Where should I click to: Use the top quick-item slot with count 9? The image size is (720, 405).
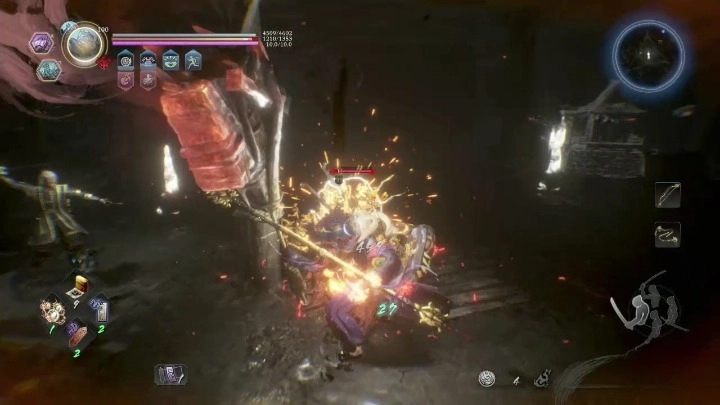point(77,290)
